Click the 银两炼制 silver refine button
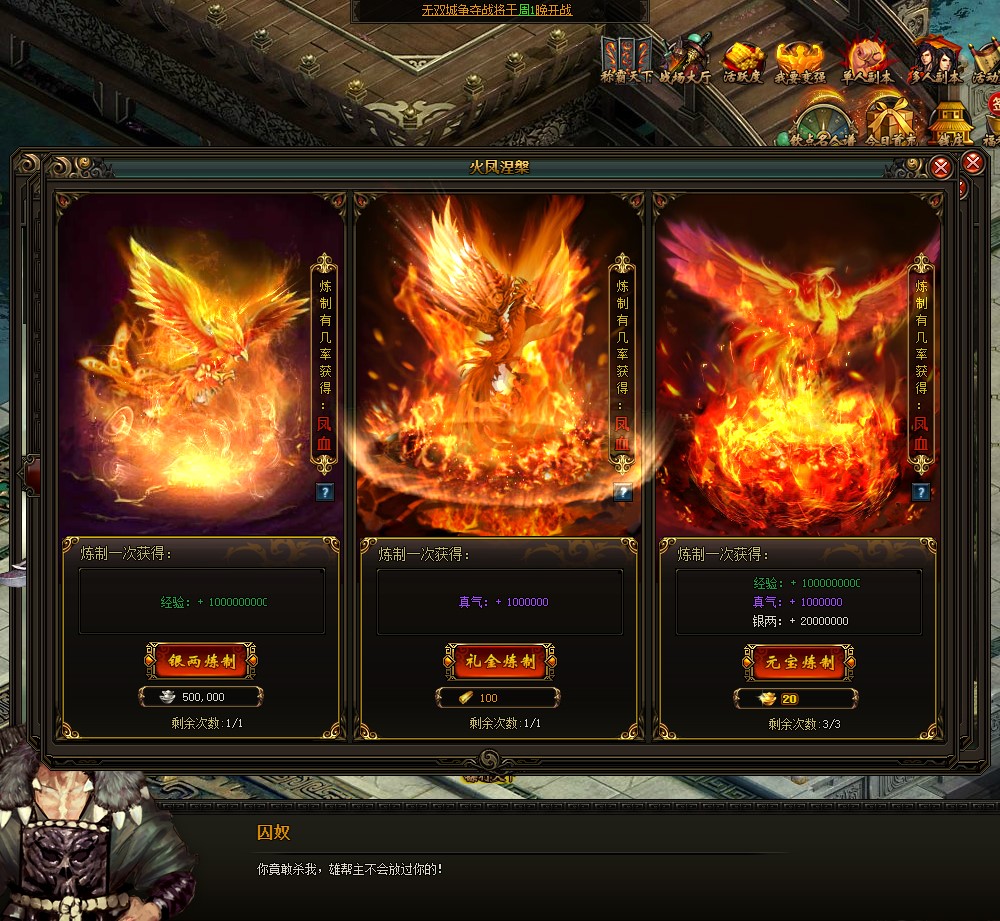 click(x=201, y=661)
